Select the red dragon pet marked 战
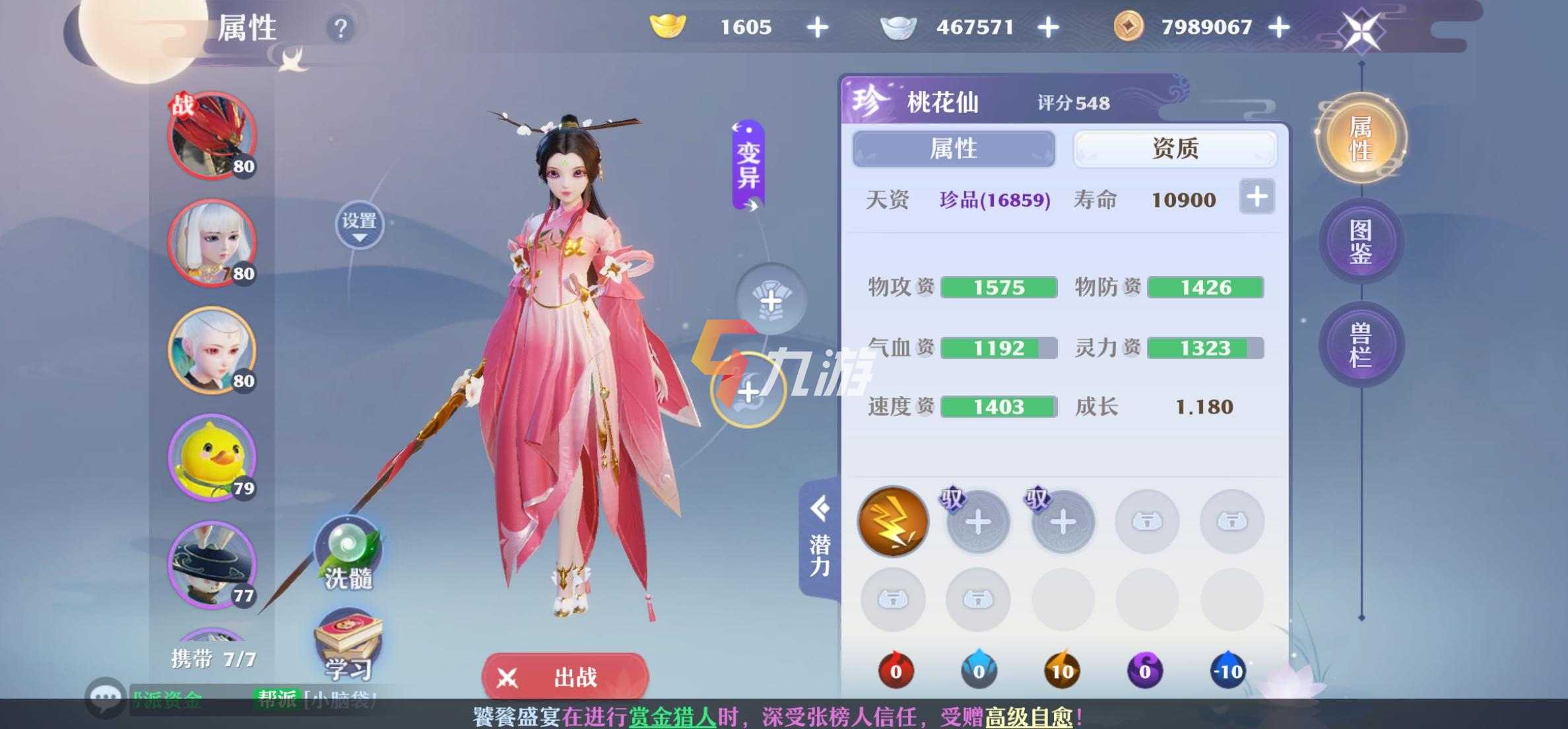 [211, 135]
